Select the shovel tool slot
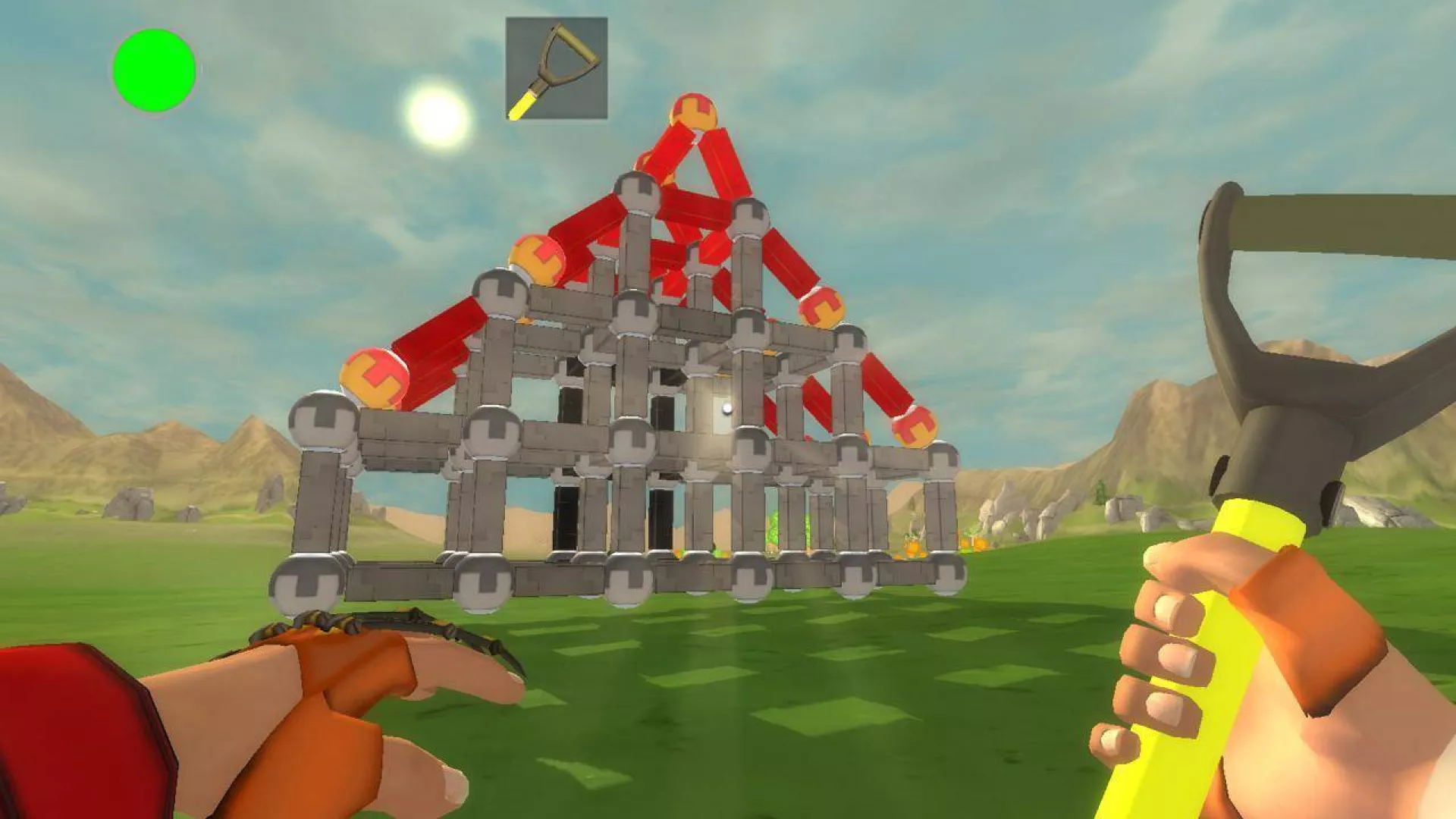 click(557, 68)
